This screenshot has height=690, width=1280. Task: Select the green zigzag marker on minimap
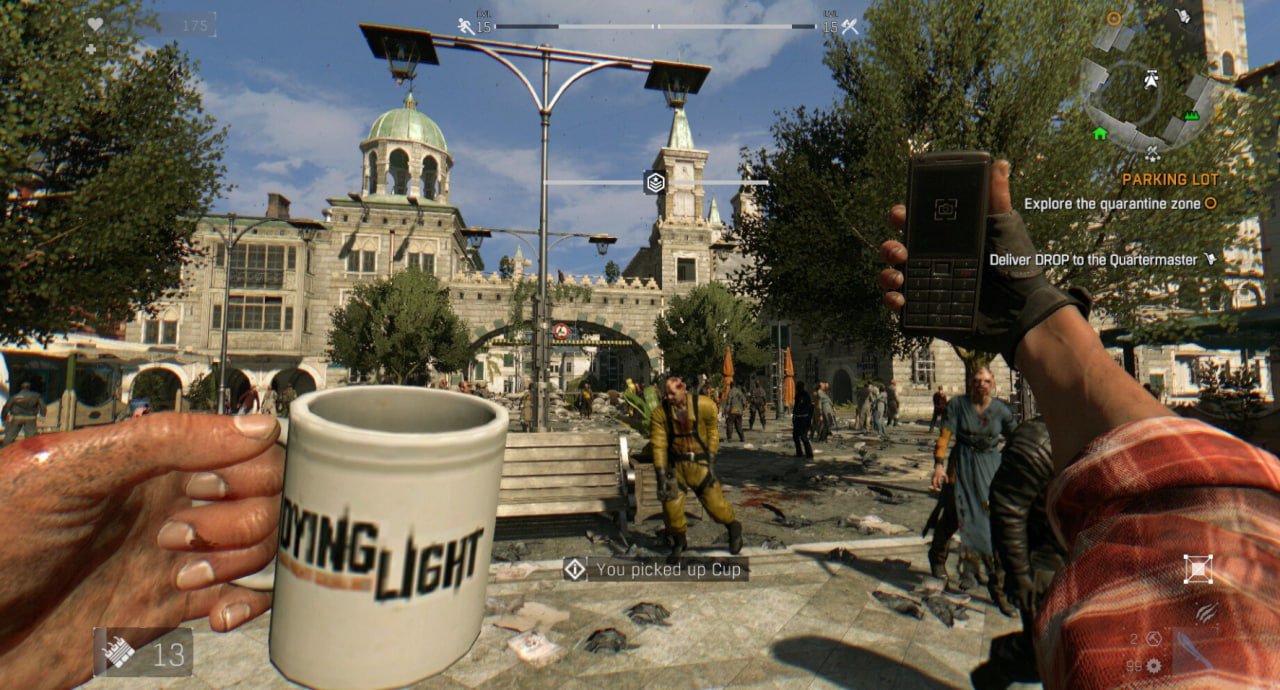[1191, 116]
